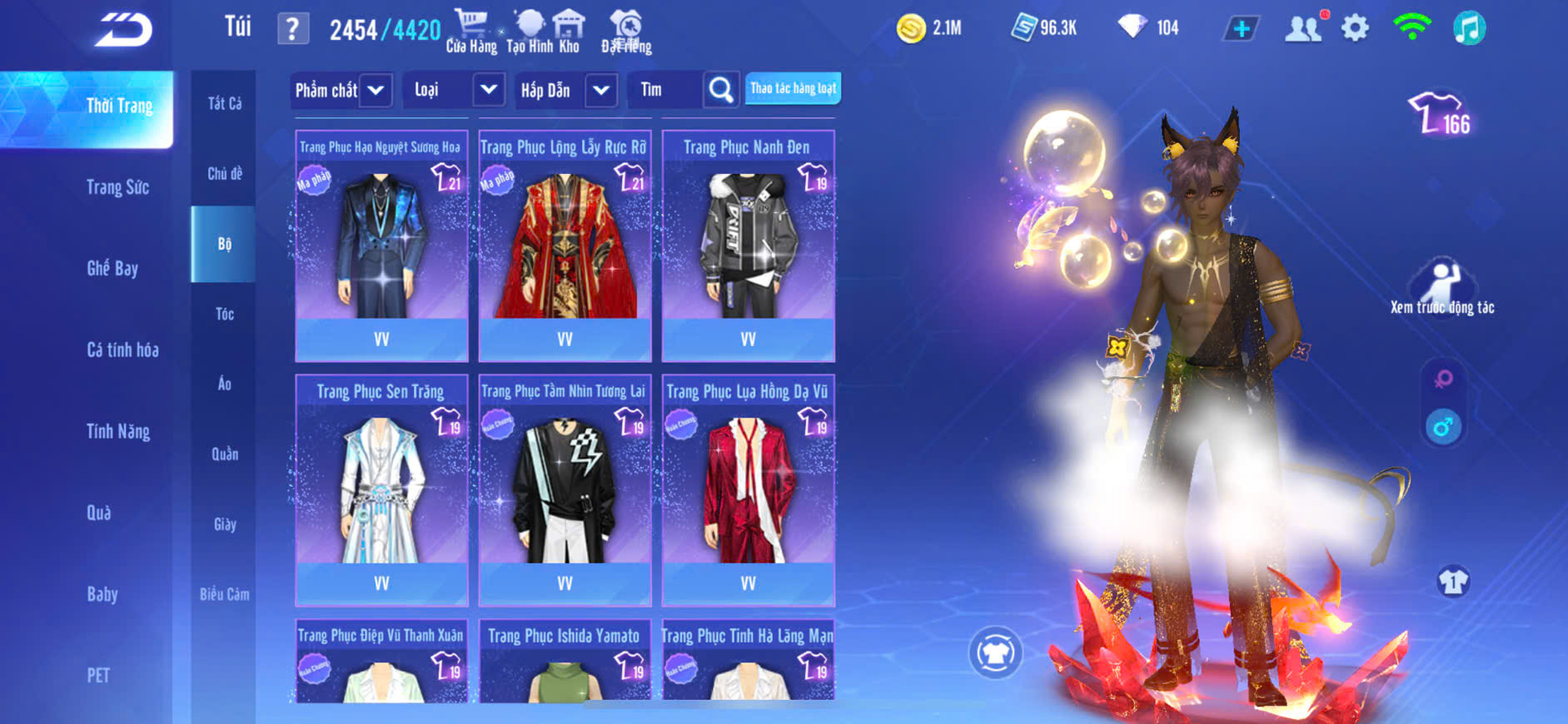
Task: Open Xem trước động tác preview
Action: coord(1442,287)
